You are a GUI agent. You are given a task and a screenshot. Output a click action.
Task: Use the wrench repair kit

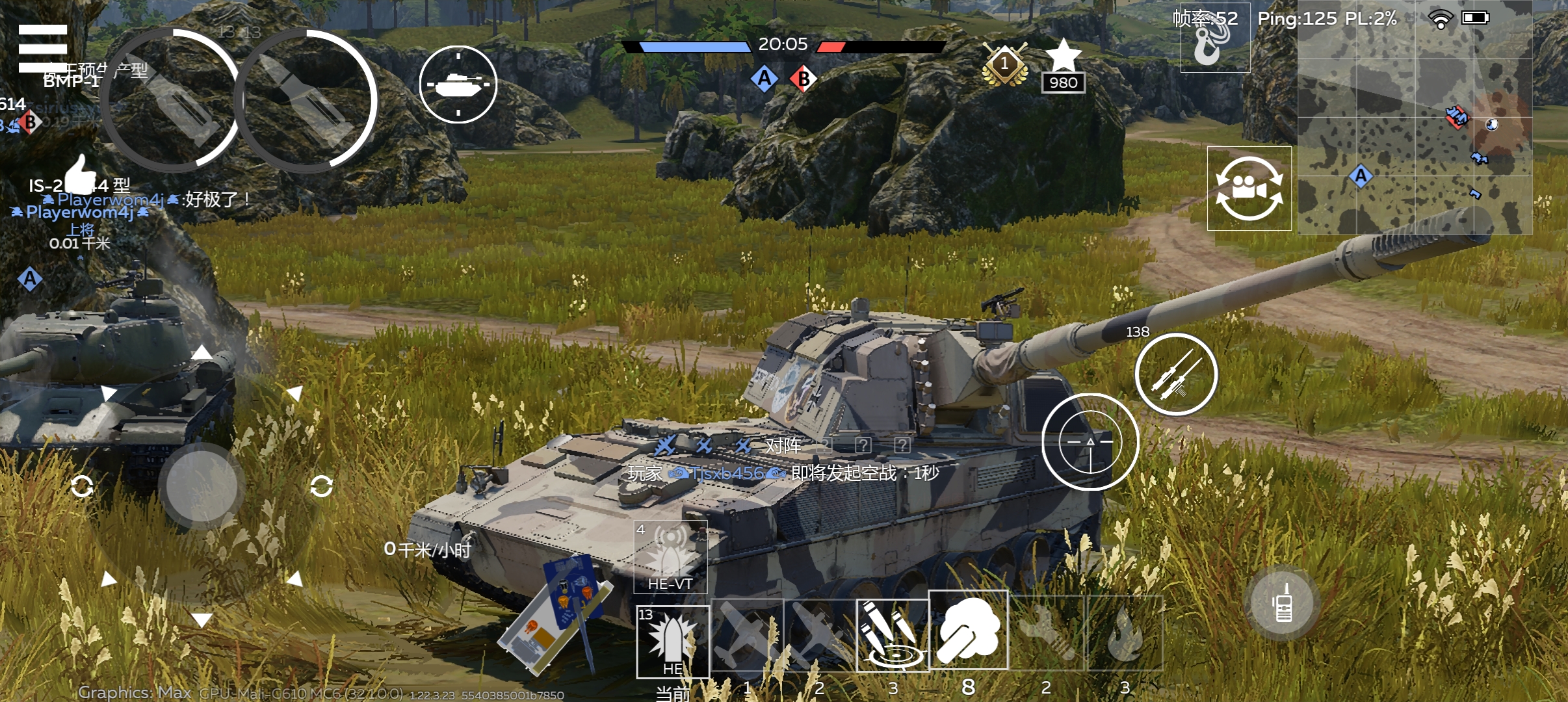tap(1047, 633)
